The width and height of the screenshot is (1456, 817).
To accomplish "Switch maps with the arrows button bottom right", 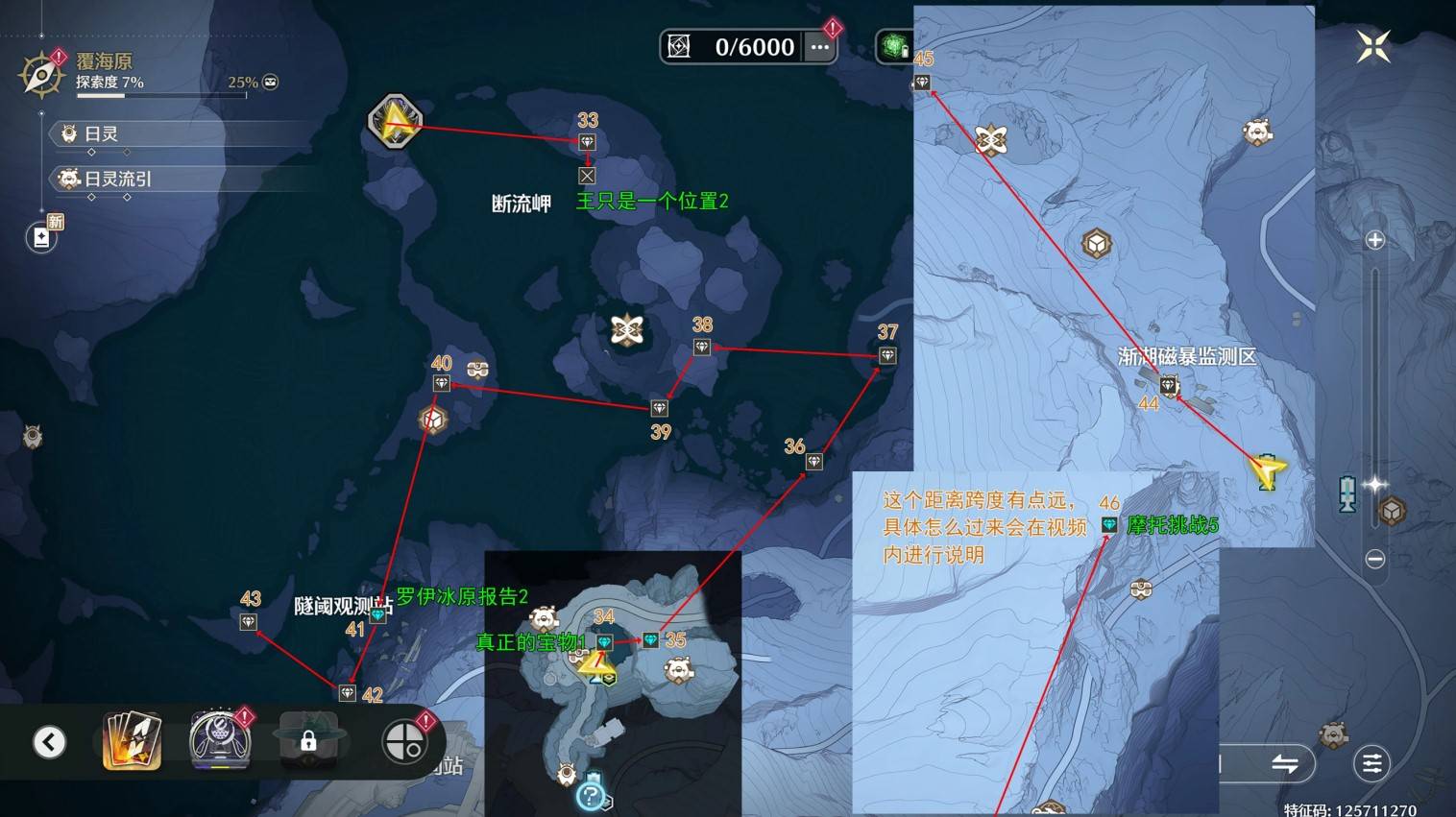I will coord(1287,763).
